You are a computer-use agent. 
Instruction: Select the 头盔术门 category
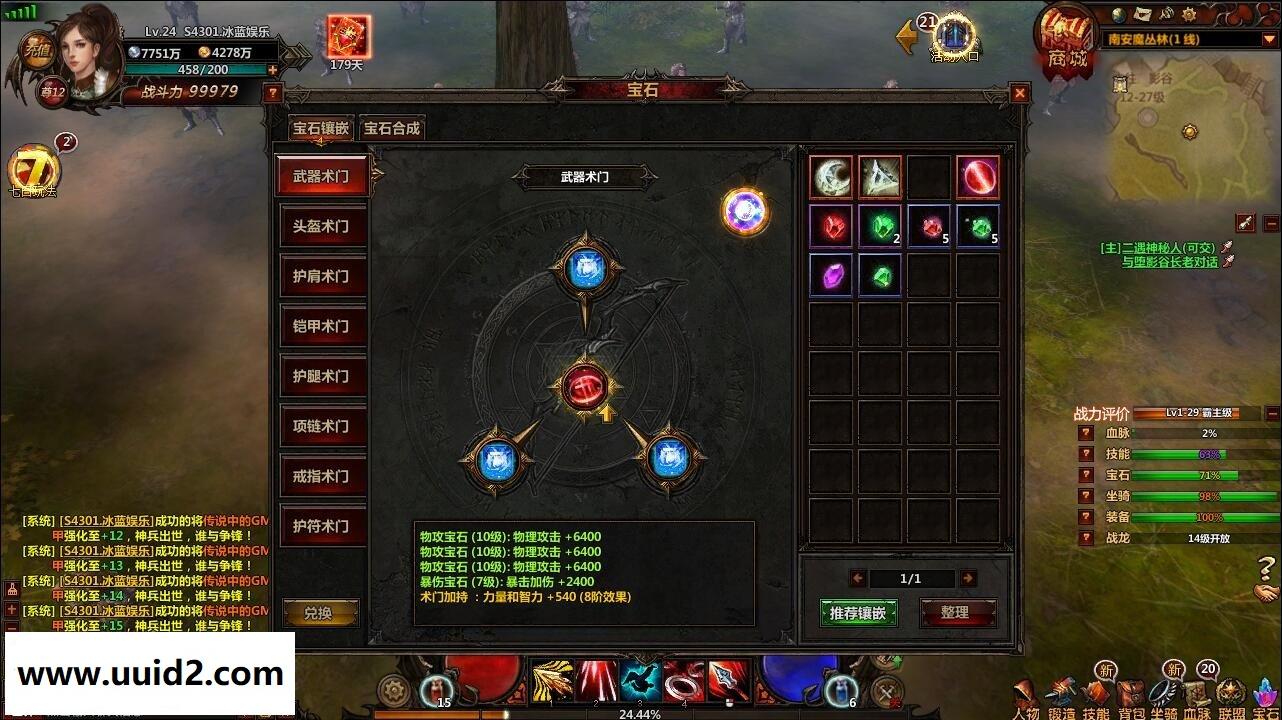(x=320, y=227)
